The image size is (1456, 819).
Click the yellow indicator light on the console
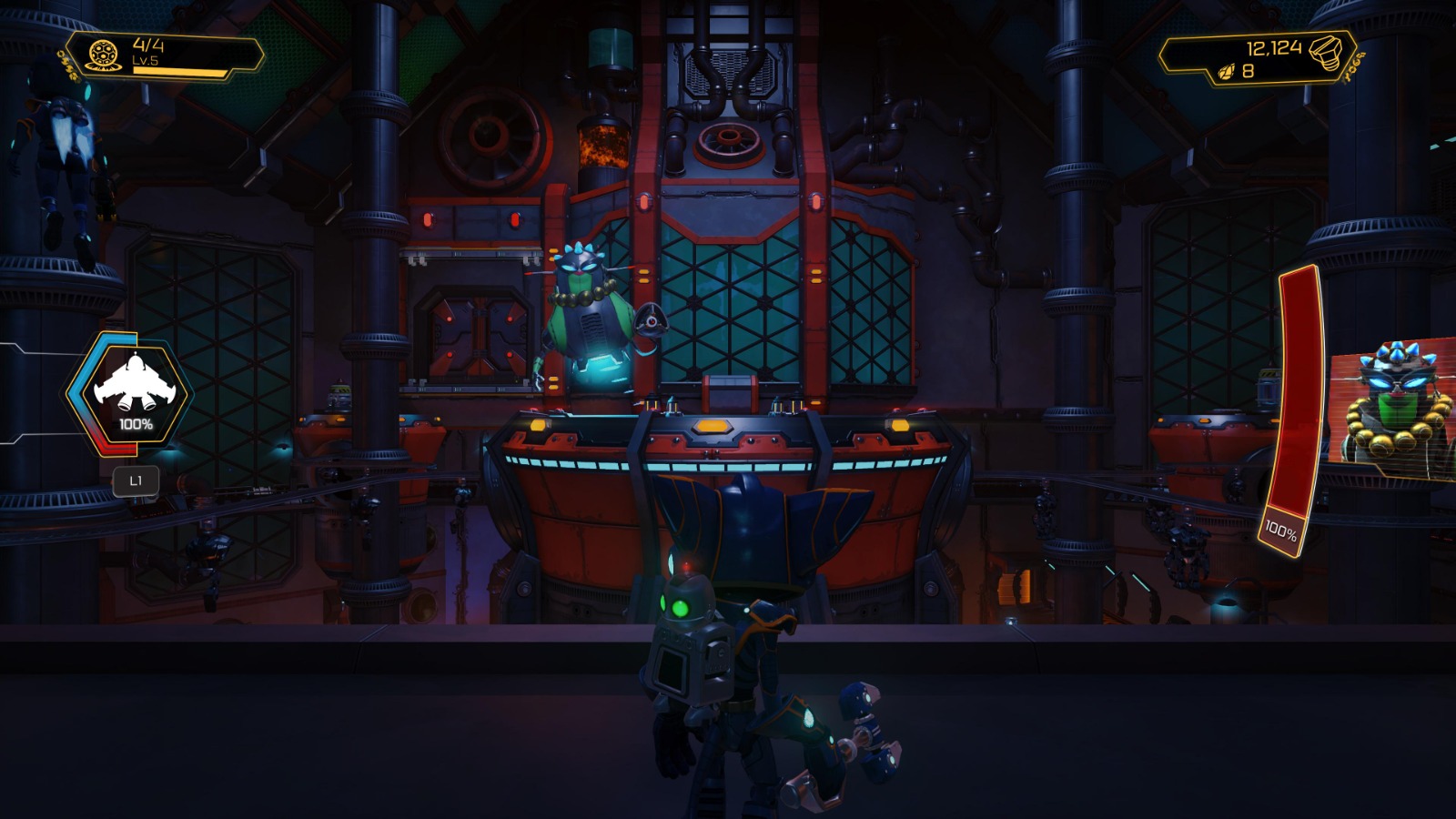pyautogui.click(x=713, y=424)
